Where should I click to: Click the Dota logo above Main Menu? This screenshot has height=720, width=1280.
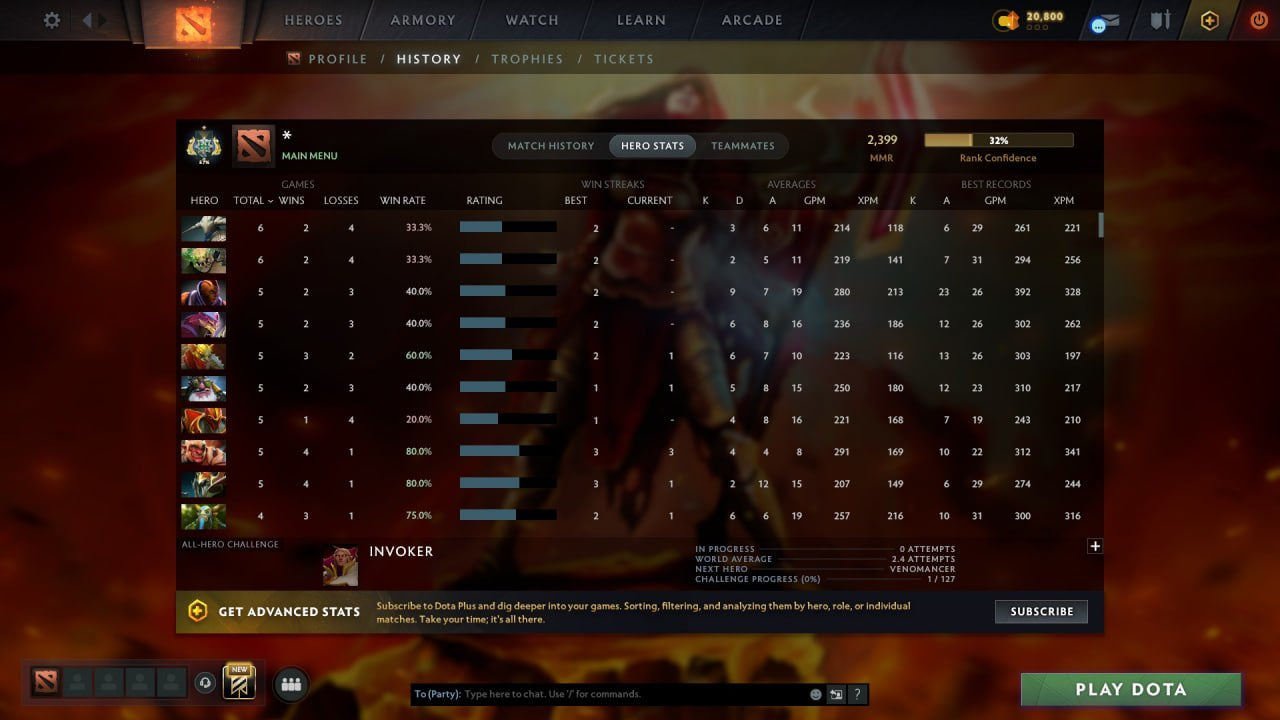(253, 145)
